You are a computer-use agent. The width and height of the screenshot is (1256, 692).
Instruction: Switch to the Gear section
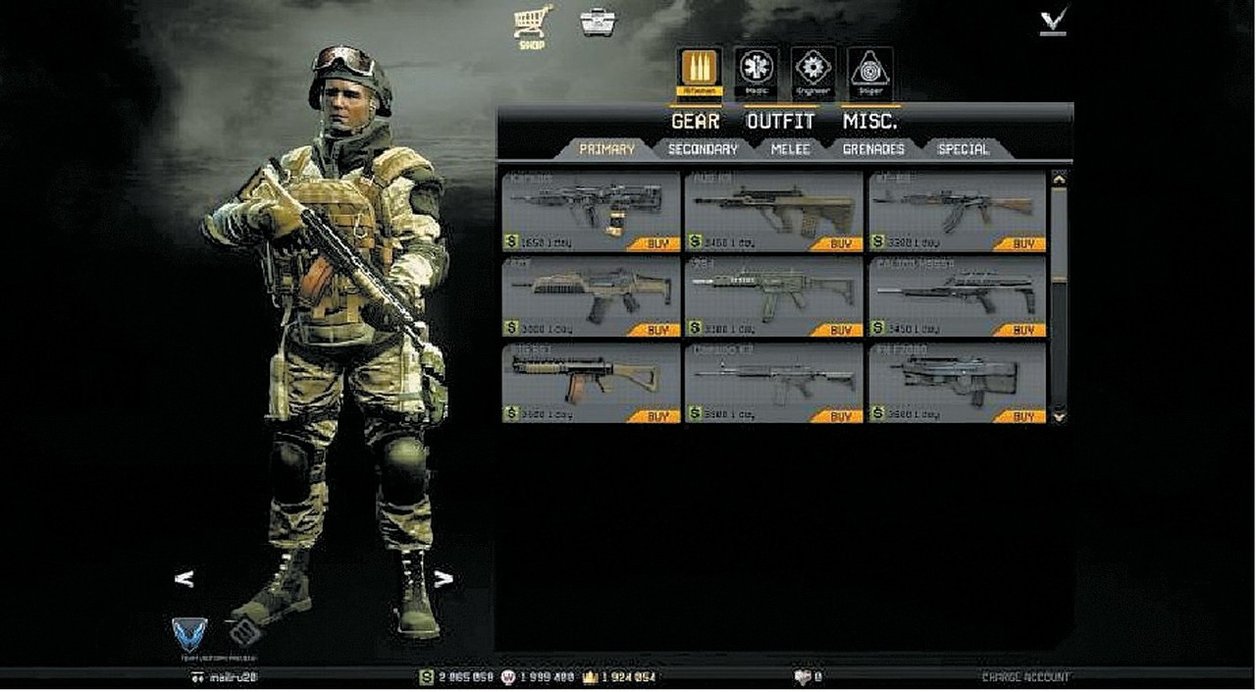tap(695, 121)
